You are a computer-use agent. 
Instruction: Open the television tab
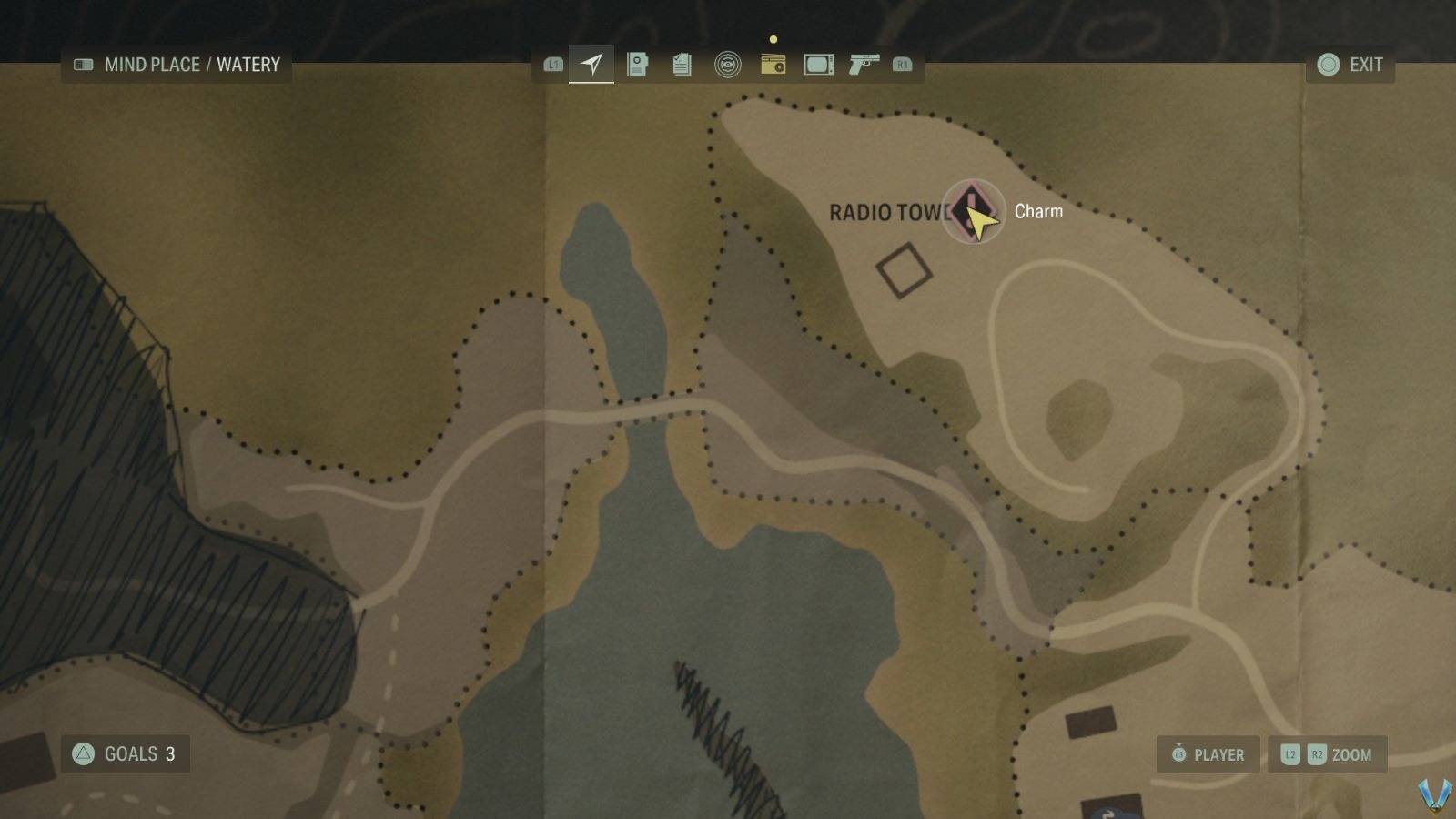(x=818, y=65)
